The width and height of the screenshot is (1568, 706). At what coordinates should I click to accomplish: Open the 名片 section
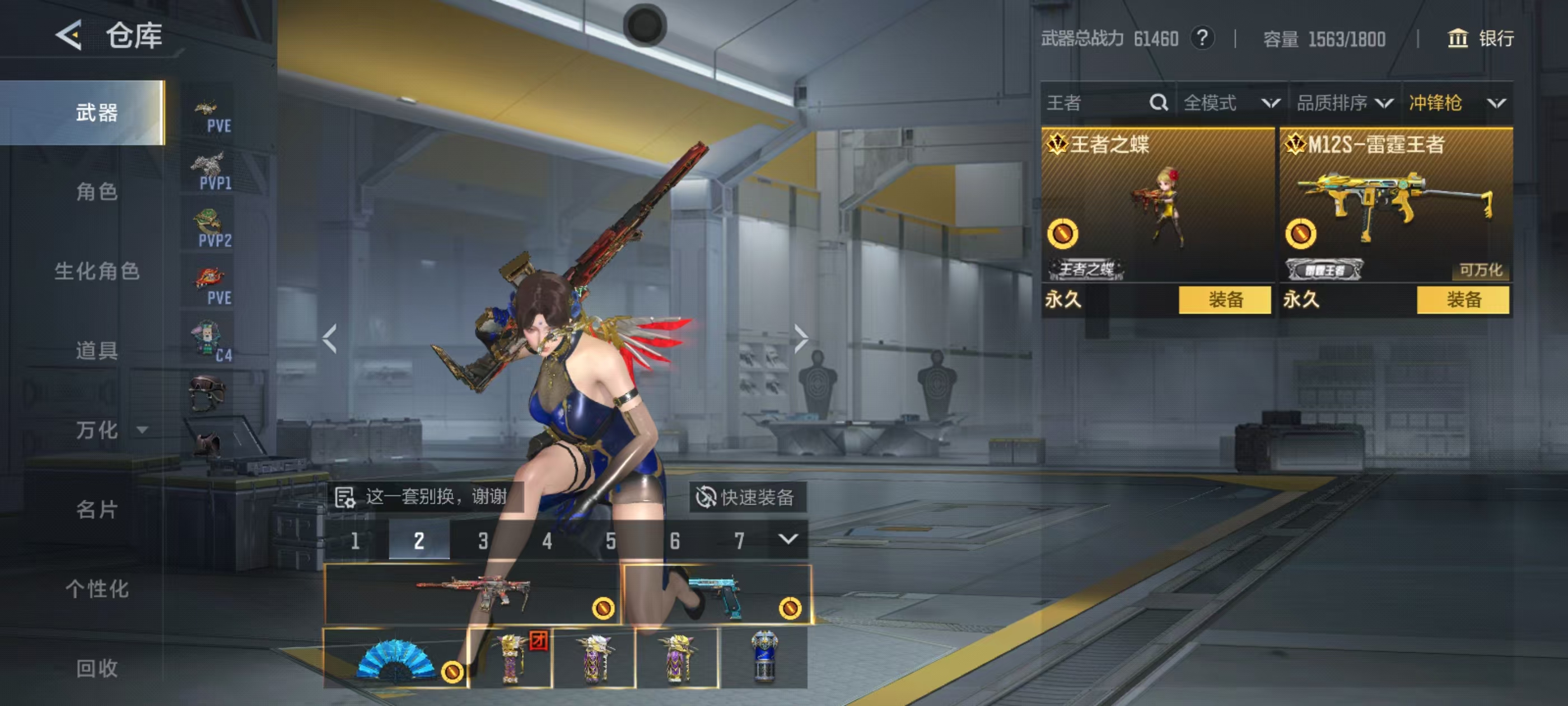click(96, 509)
